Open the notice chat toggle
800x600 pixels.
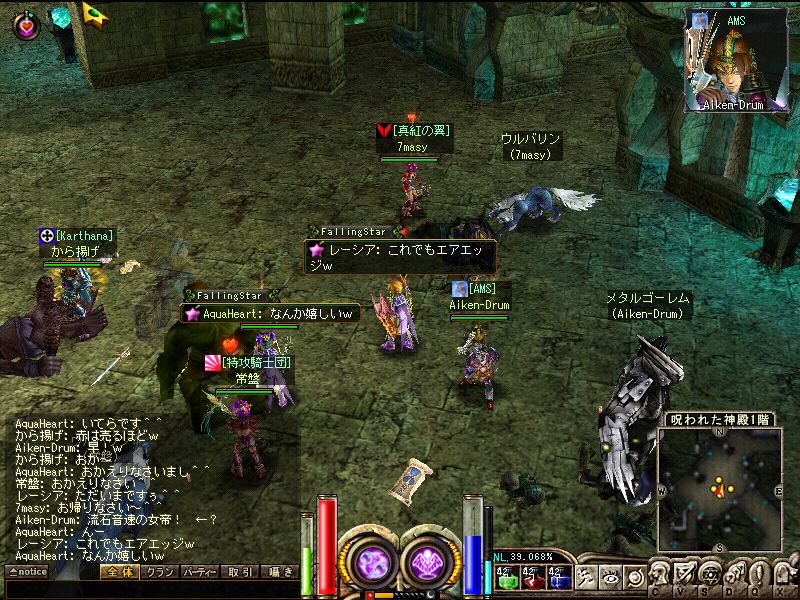coord(27,572)
